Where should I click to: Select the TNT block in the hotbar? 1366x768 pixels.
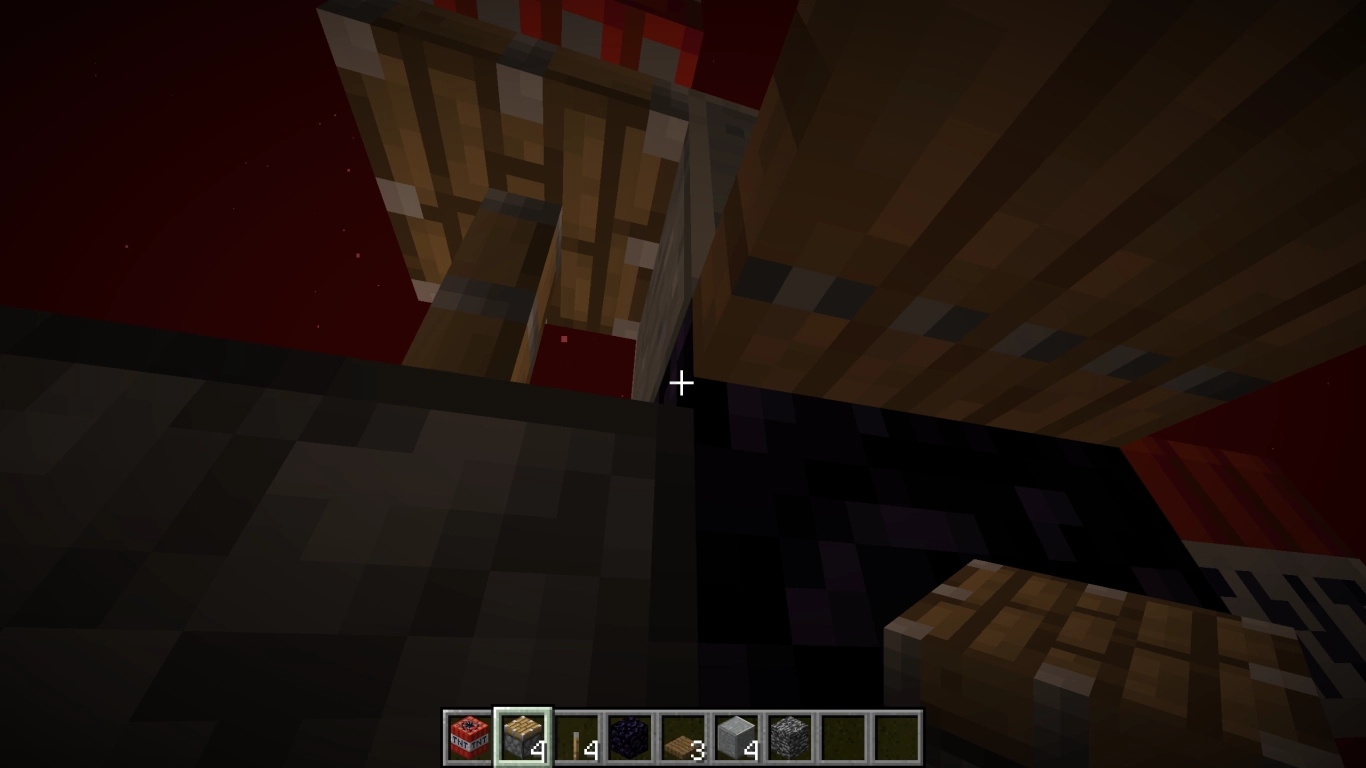[467, 737]
